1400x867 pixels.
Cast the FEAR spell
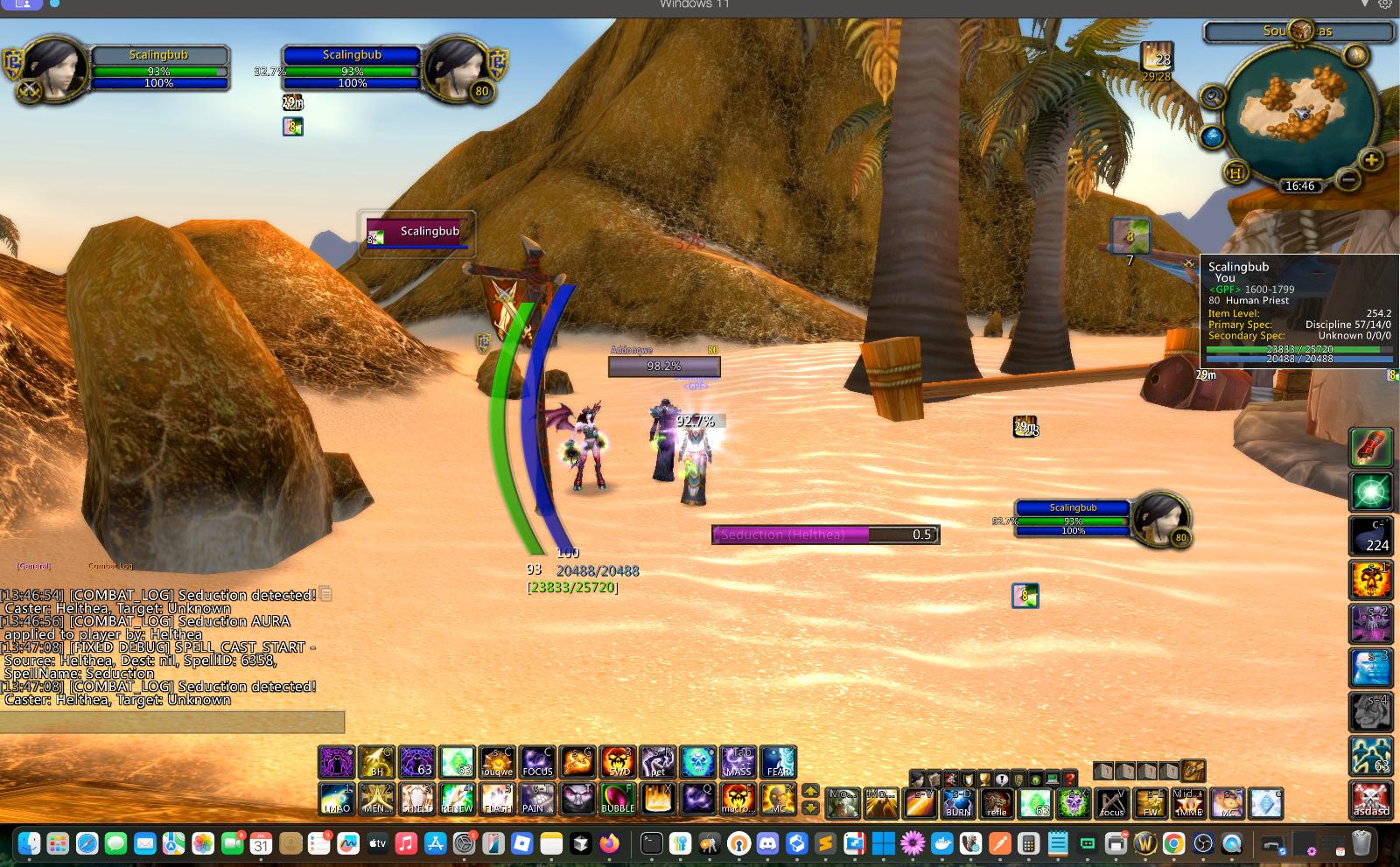click(x=779, y=762)
